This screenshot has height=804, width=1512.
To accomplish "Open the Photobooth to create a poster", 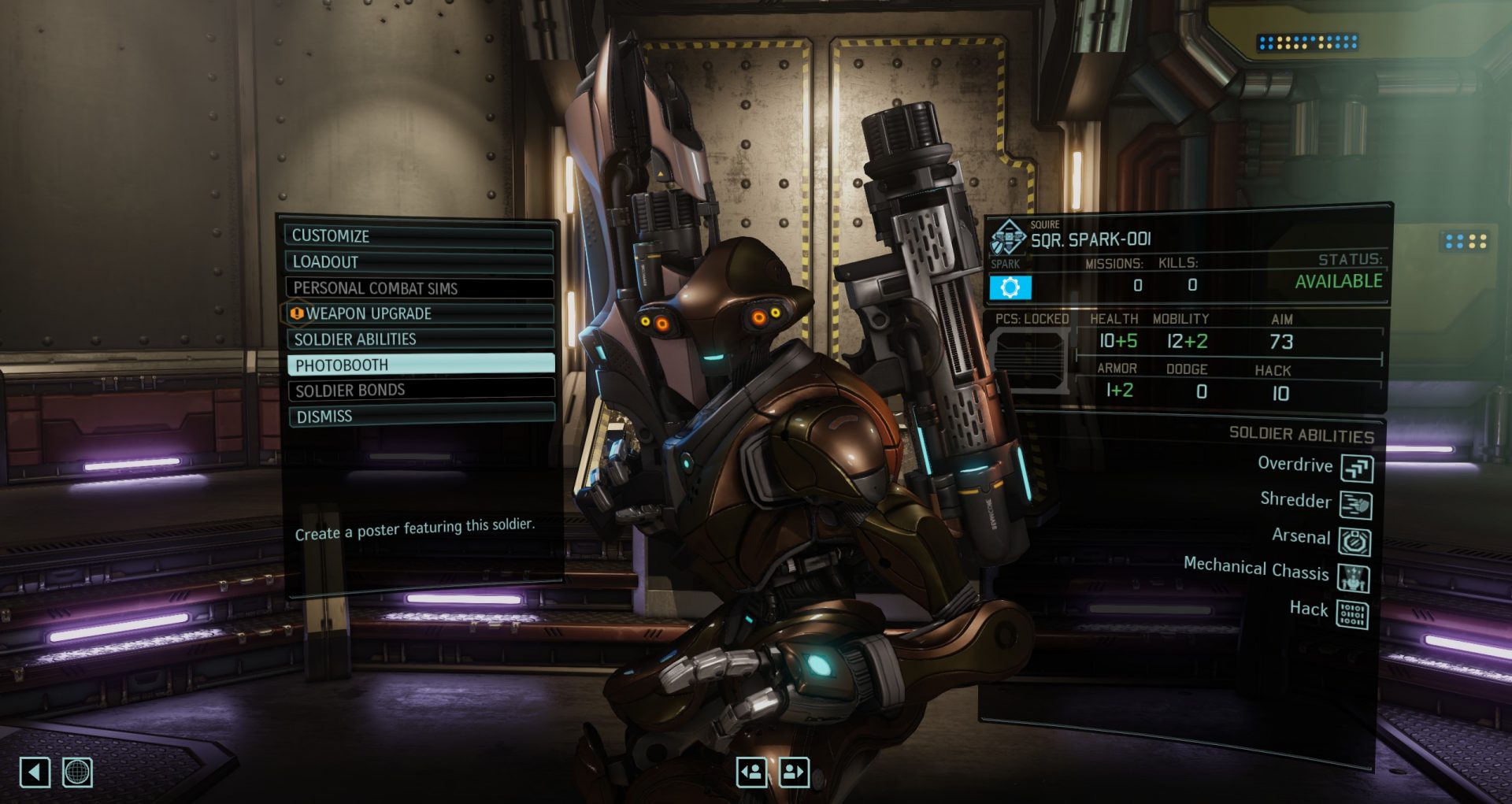I will point(421,365).
